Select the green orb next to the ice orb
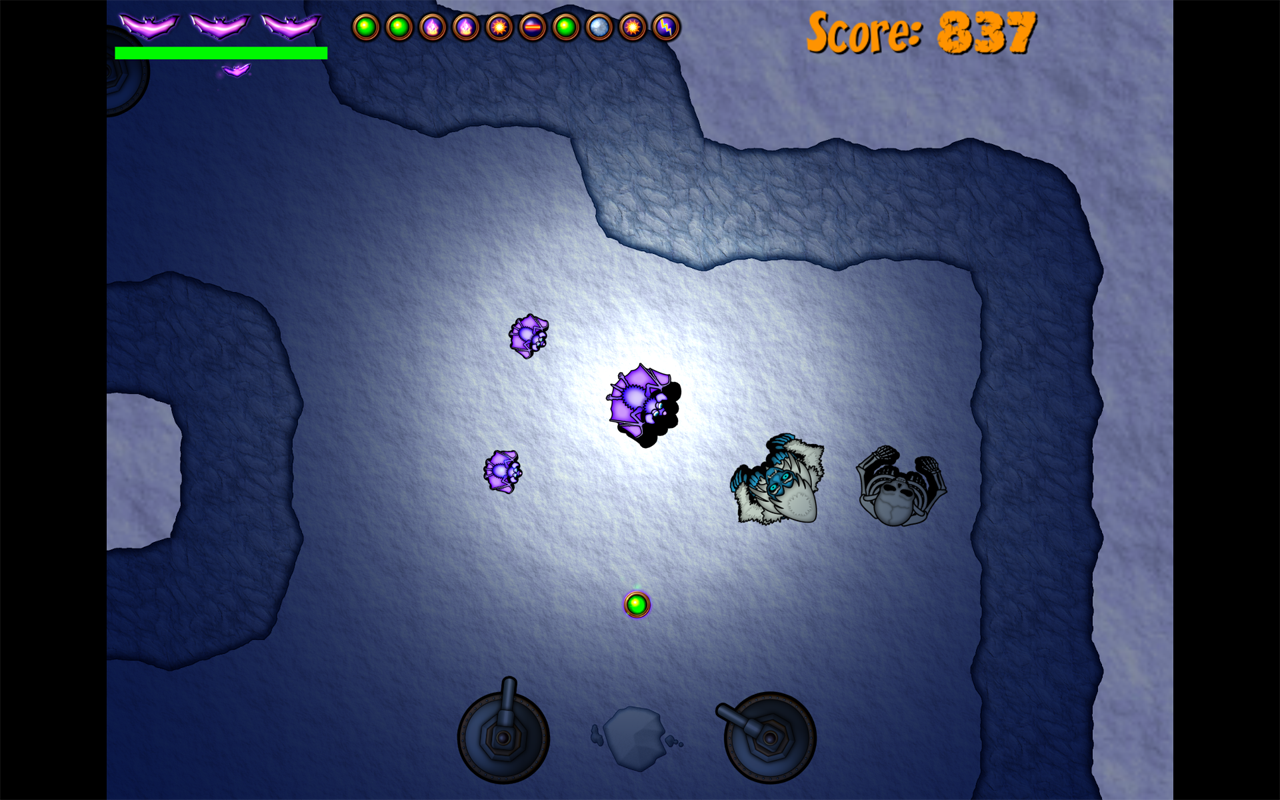Viewport: 1280px width, 800px height. pos(566,27)
